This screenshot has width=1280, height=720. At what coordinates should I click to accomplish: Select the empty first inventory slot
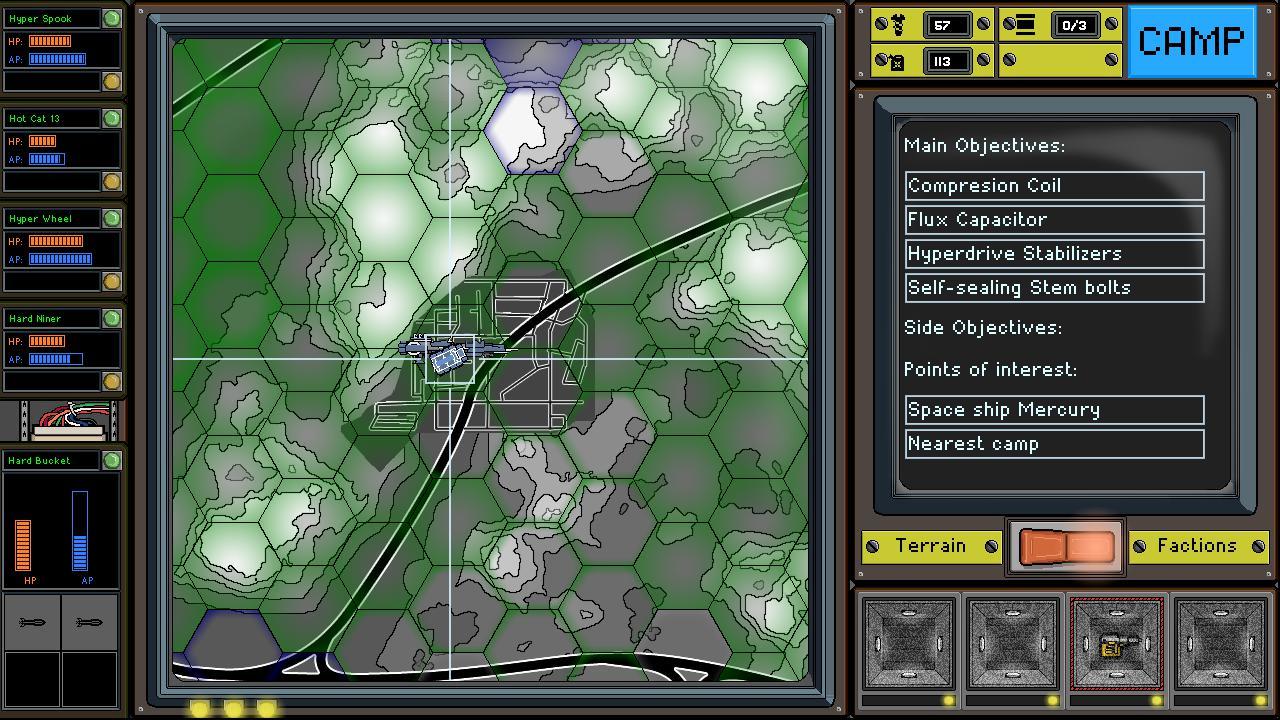(x=910, y=643)
